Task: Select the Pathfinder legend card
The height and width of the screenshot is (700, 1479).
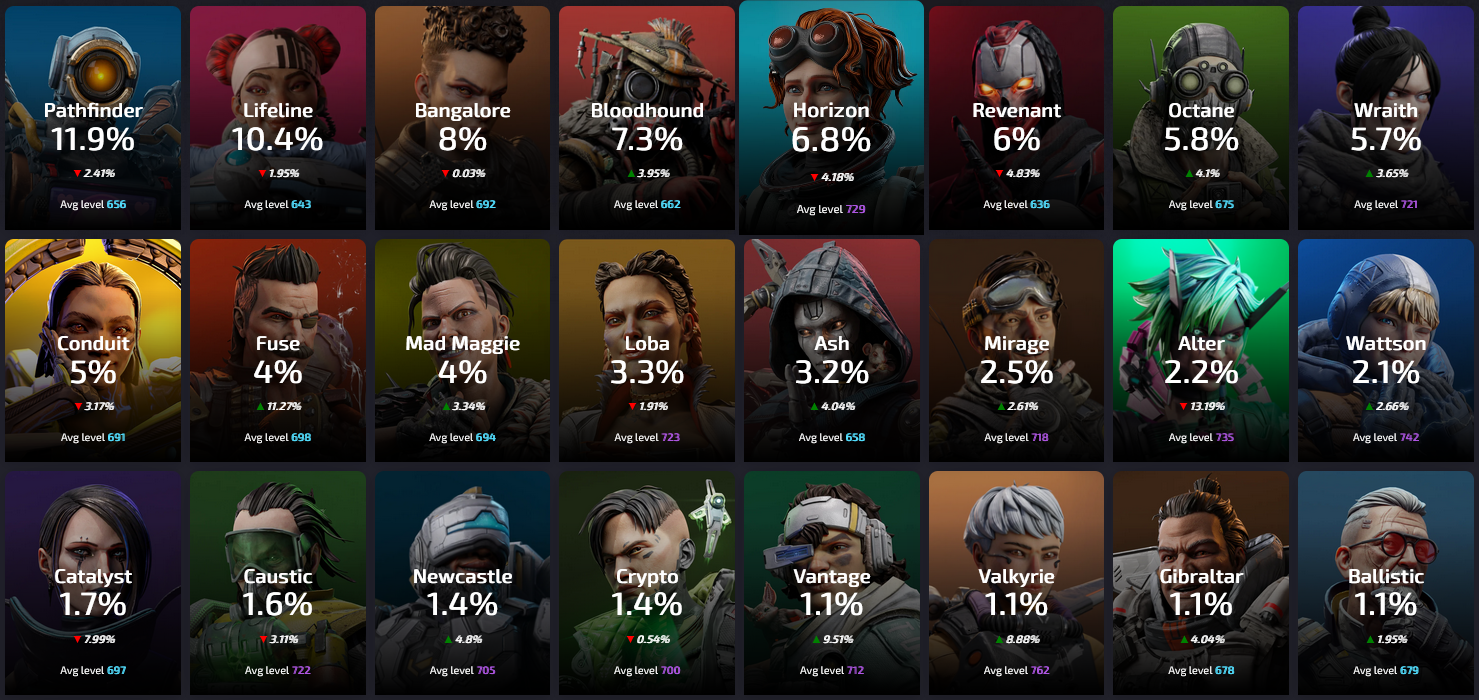Action: pyautogui.click(x=93, y=118)
